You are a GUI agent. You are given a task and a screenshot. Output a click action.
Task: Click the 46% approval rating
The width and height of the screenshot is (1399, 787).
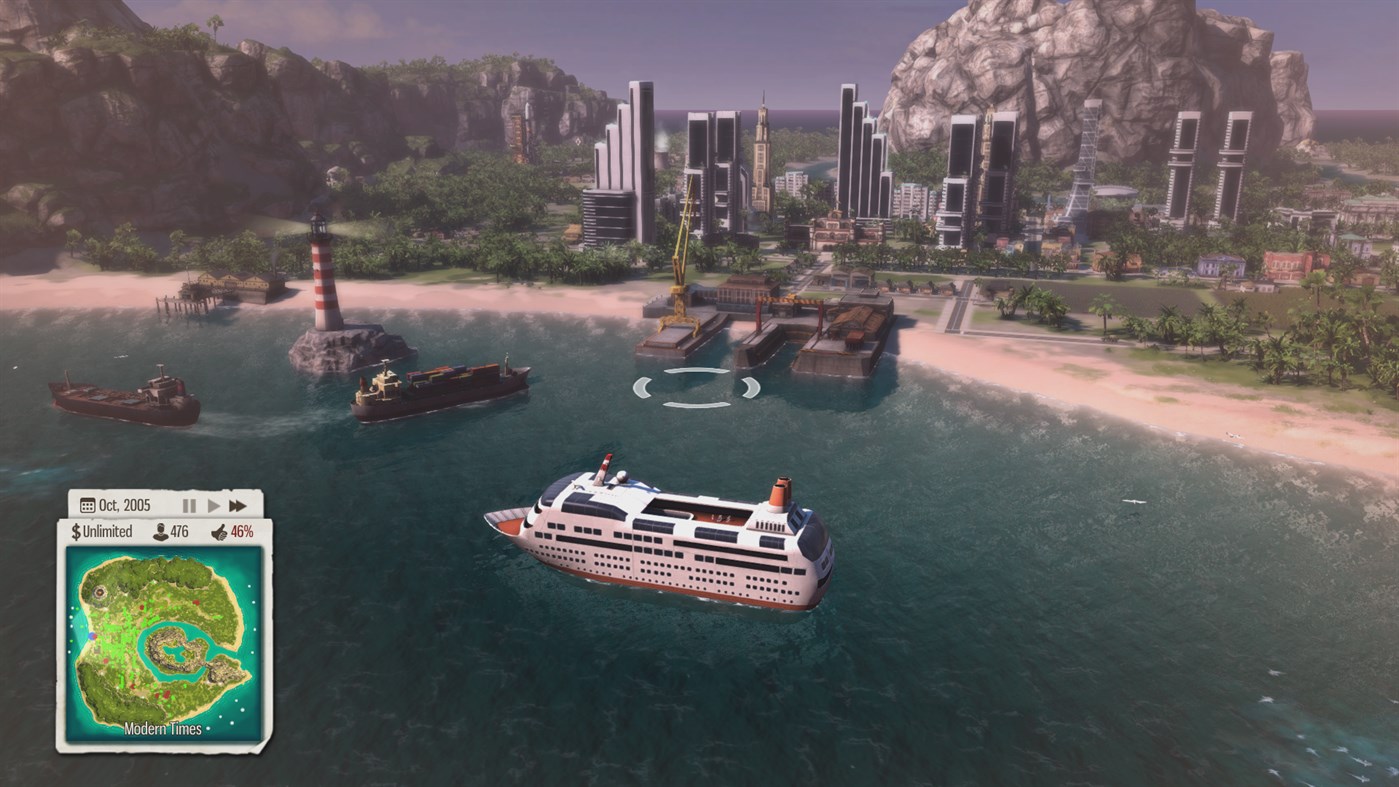(x=242, y=531)
